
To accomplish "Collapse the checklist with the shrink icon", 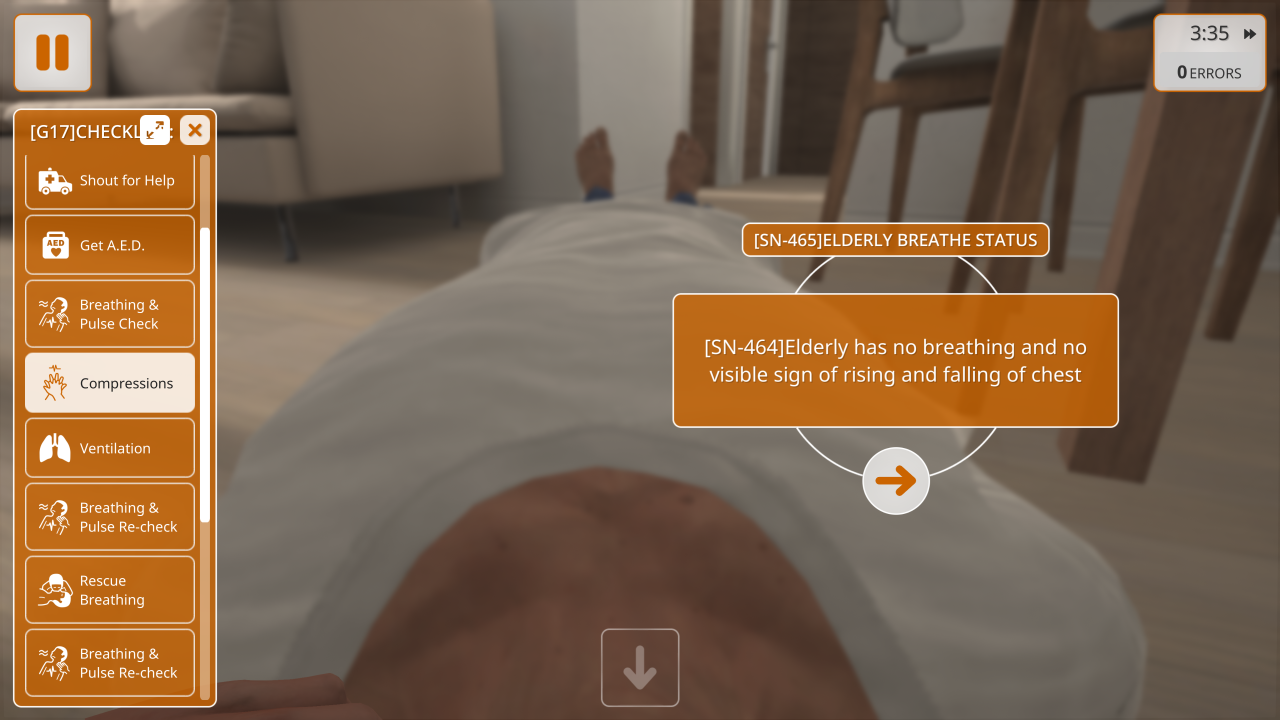I will (x=155, y=130).
